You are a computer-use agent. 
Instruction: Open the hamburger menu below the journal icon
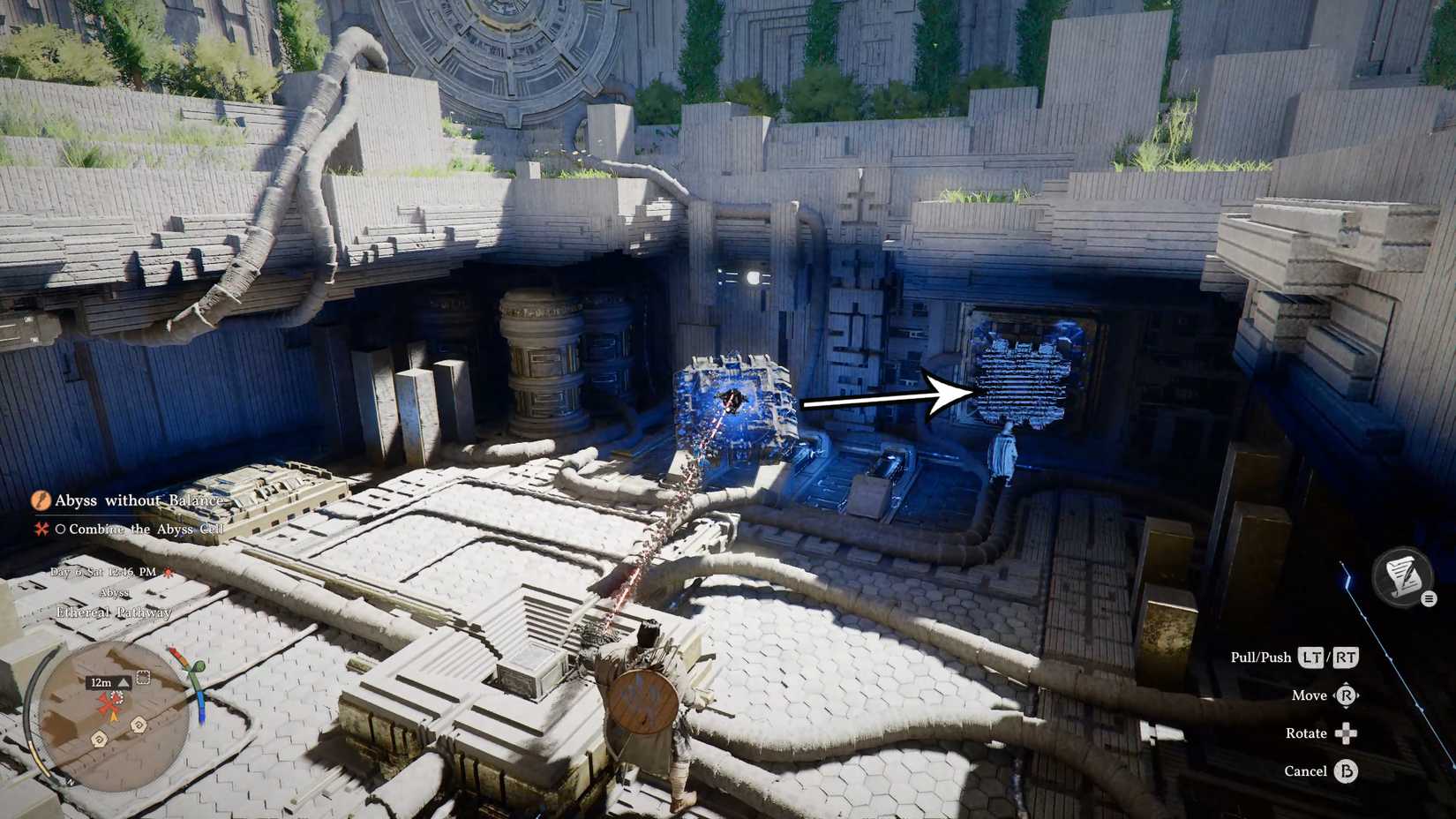1430,599
